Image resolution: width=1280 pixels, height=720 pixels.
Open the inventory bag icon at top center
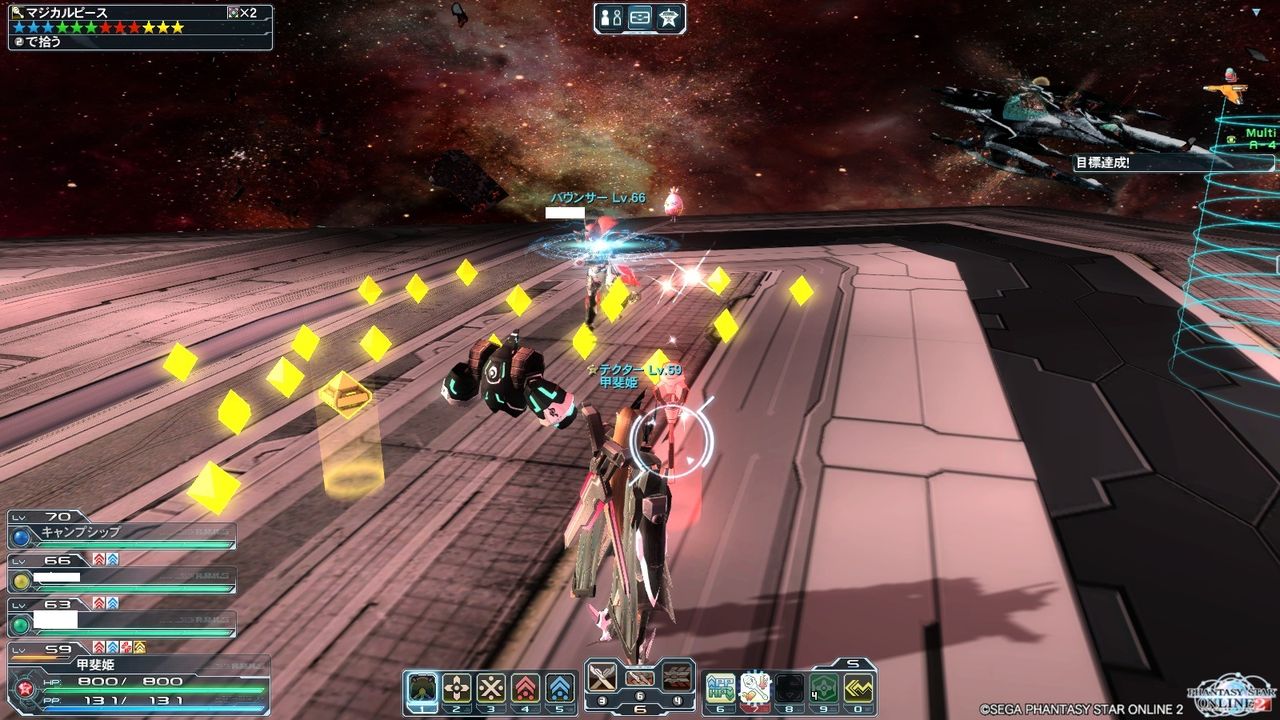(640, 17)
